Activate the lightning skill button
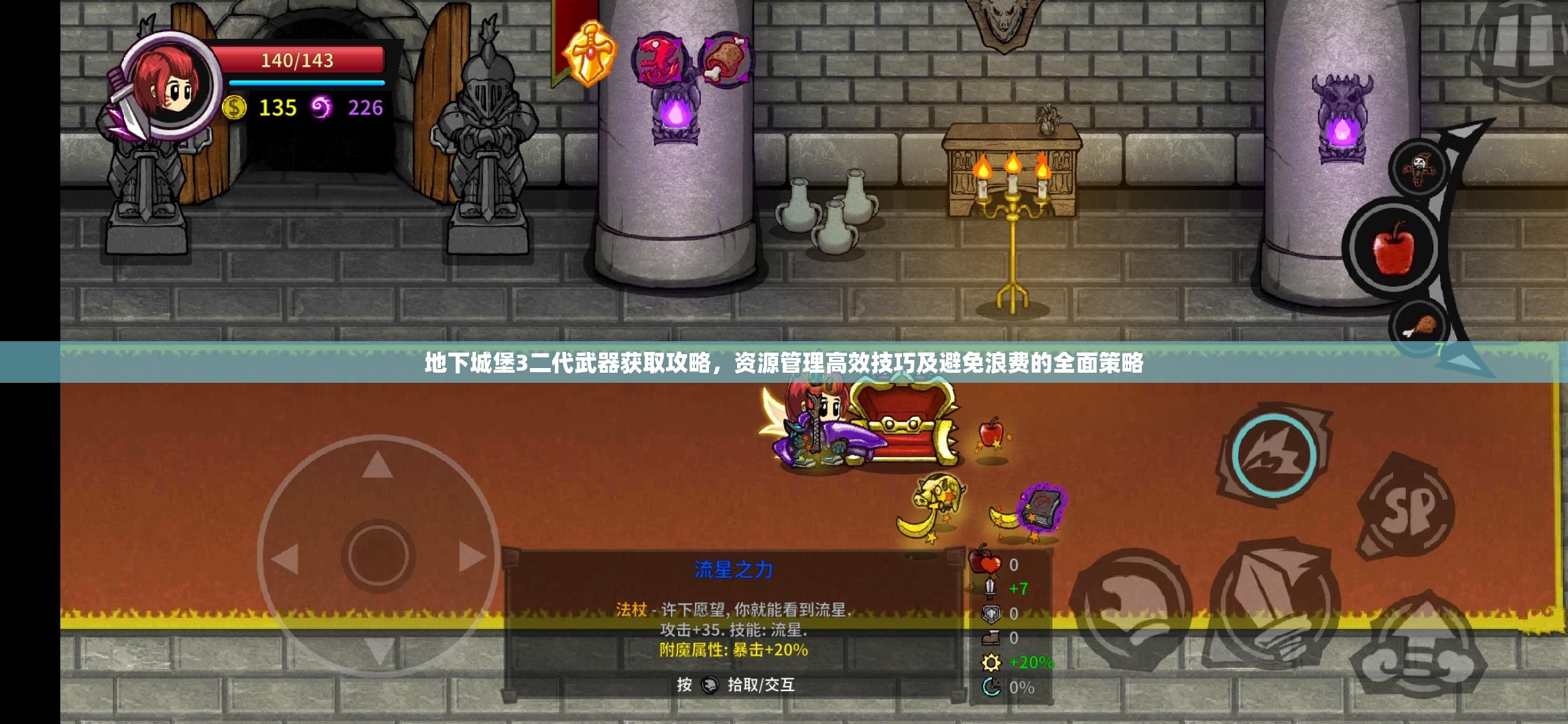The image size is (1568, 724). (1273, 456)
